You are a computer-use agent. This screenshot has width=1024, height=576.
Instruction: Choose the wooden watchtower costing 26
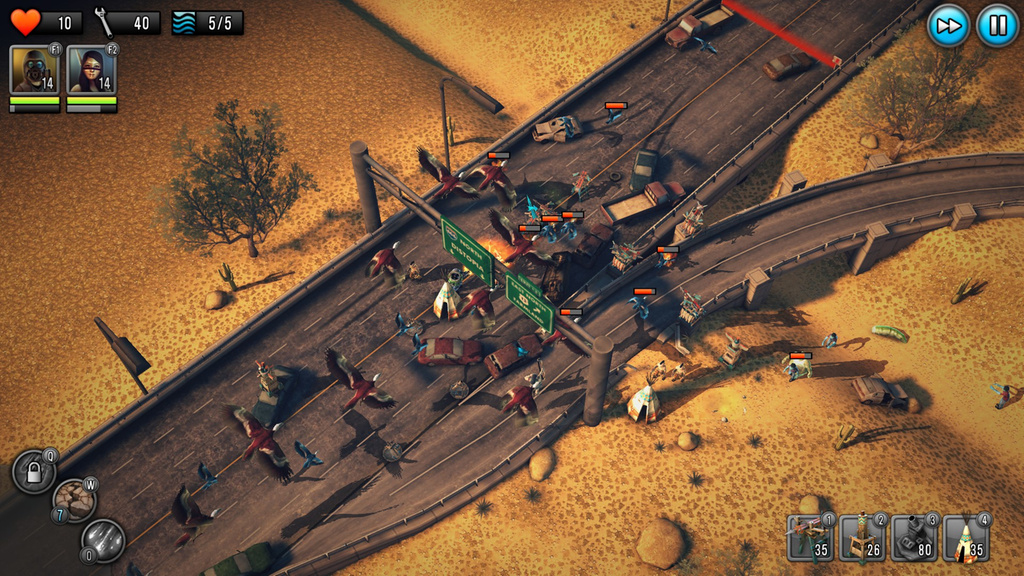point(861,538)
